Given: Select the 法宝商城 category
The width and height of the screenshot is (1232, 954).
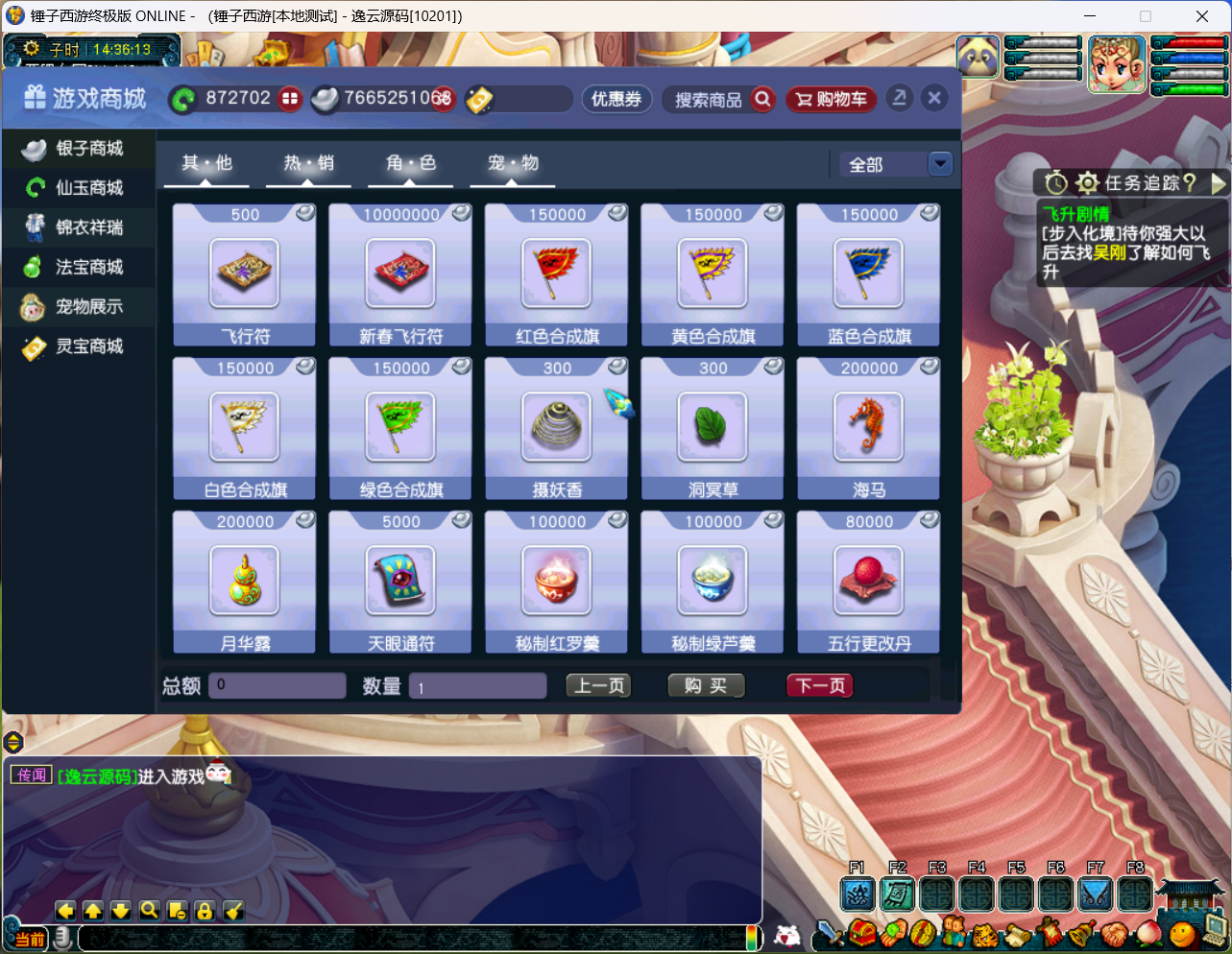Looking at the screenshot, I should pyautogui.click(x=79, y=267).
